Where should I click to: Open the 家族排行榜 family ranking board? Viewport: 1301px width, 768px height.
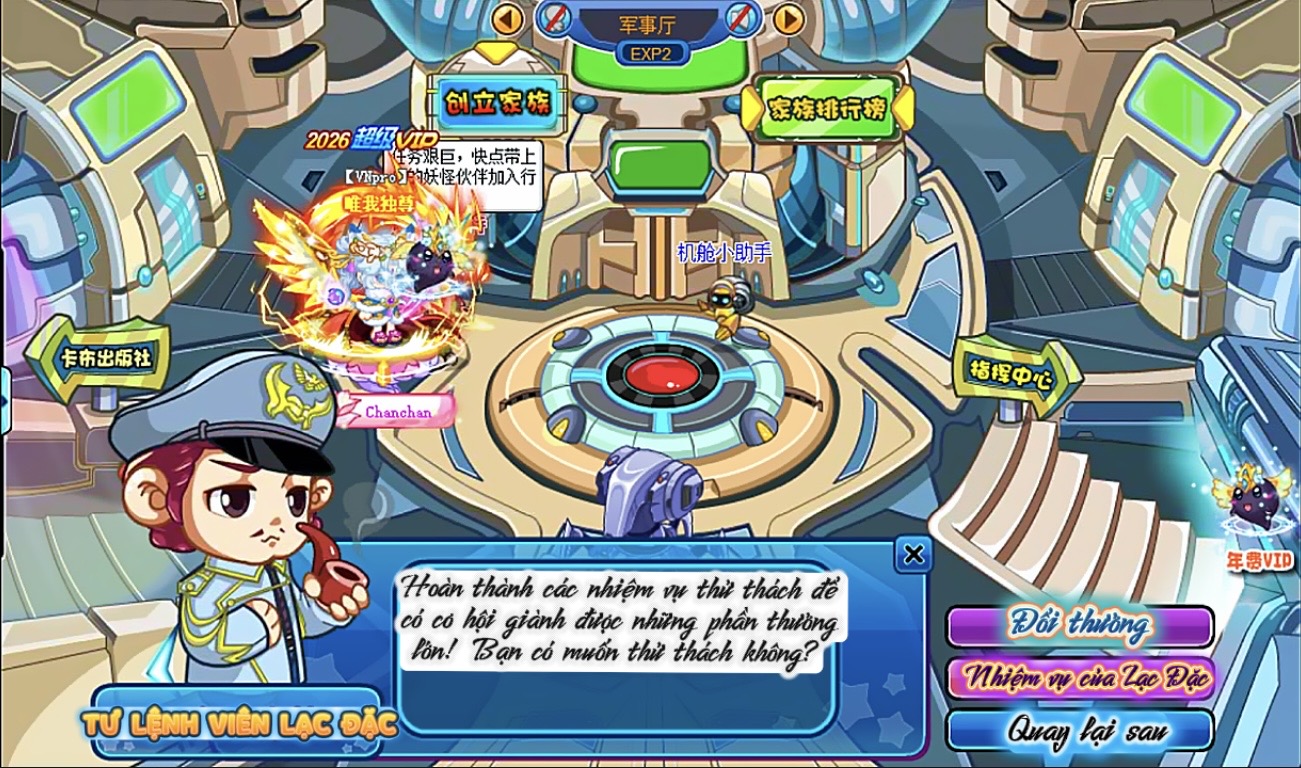pyautogui.click(x=825, y=108)
